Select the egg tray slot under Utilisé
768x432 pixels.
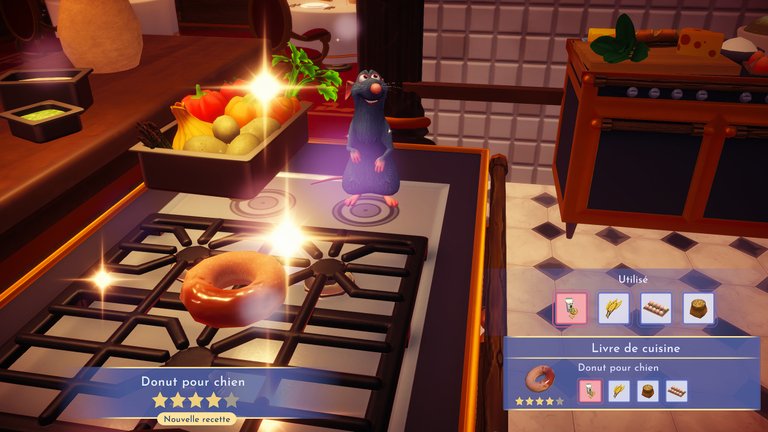pos(656,308)
